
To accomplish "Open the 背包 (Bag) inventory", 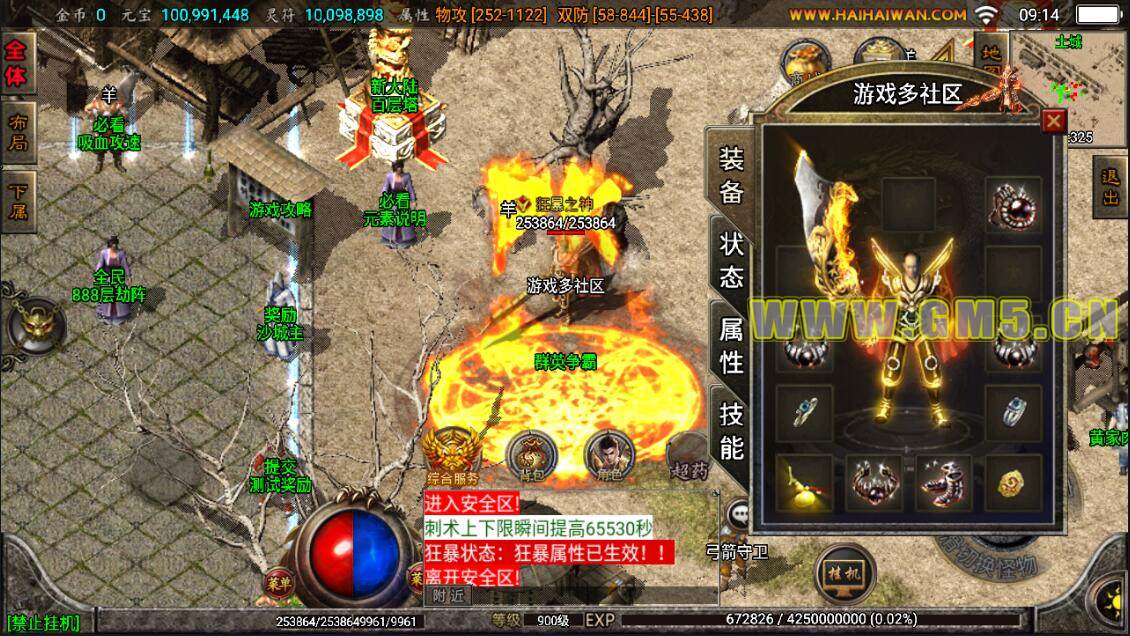I will coord(532,455).
